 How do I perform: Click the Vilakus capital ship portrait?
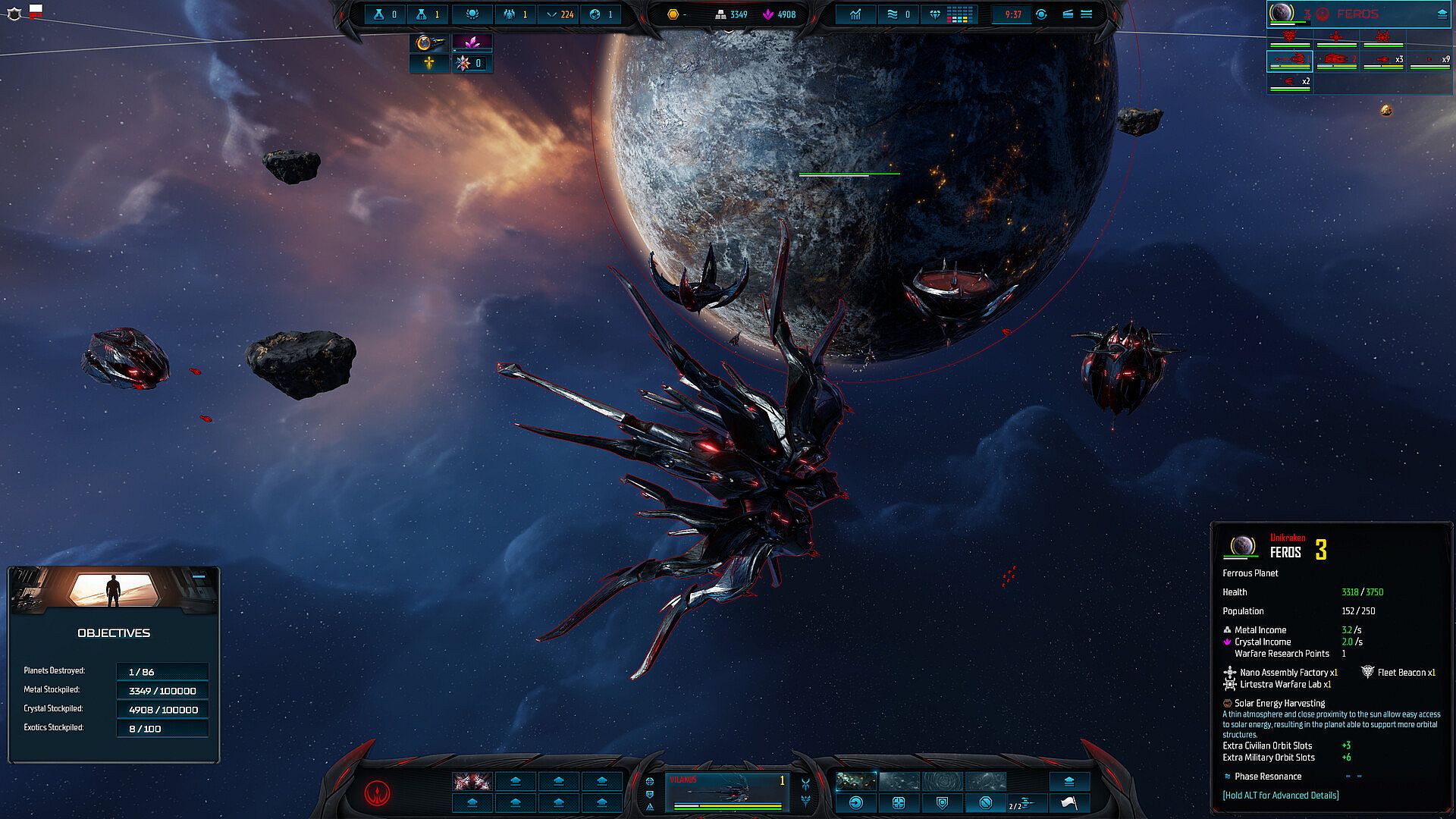[x=727, y=792]
